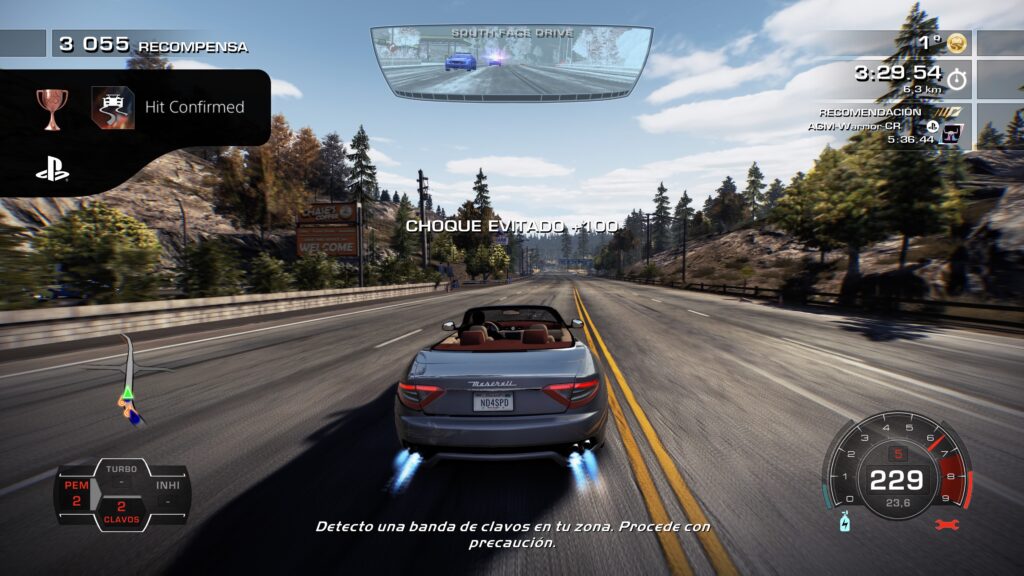Click the red wrench damage icon
The width and height of the screenshot is (1024, 576).
pos(945,524)
